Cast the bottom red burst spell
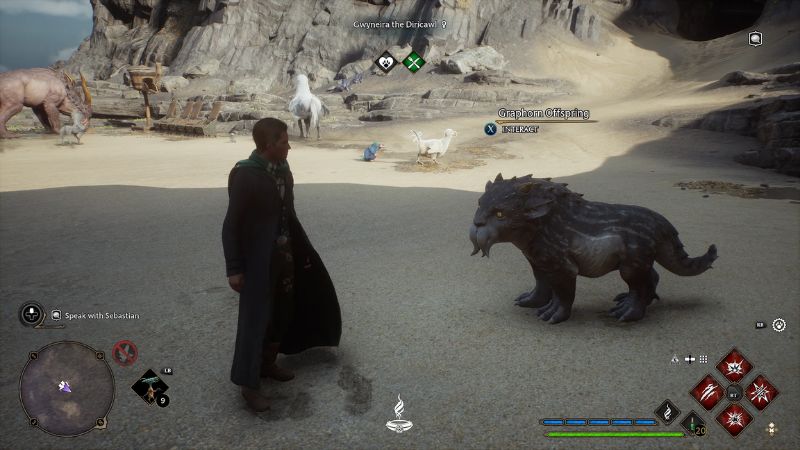Image resolution: width=800 pixels, height=450 pixels. pyautogui.click(x=734, y=419)
